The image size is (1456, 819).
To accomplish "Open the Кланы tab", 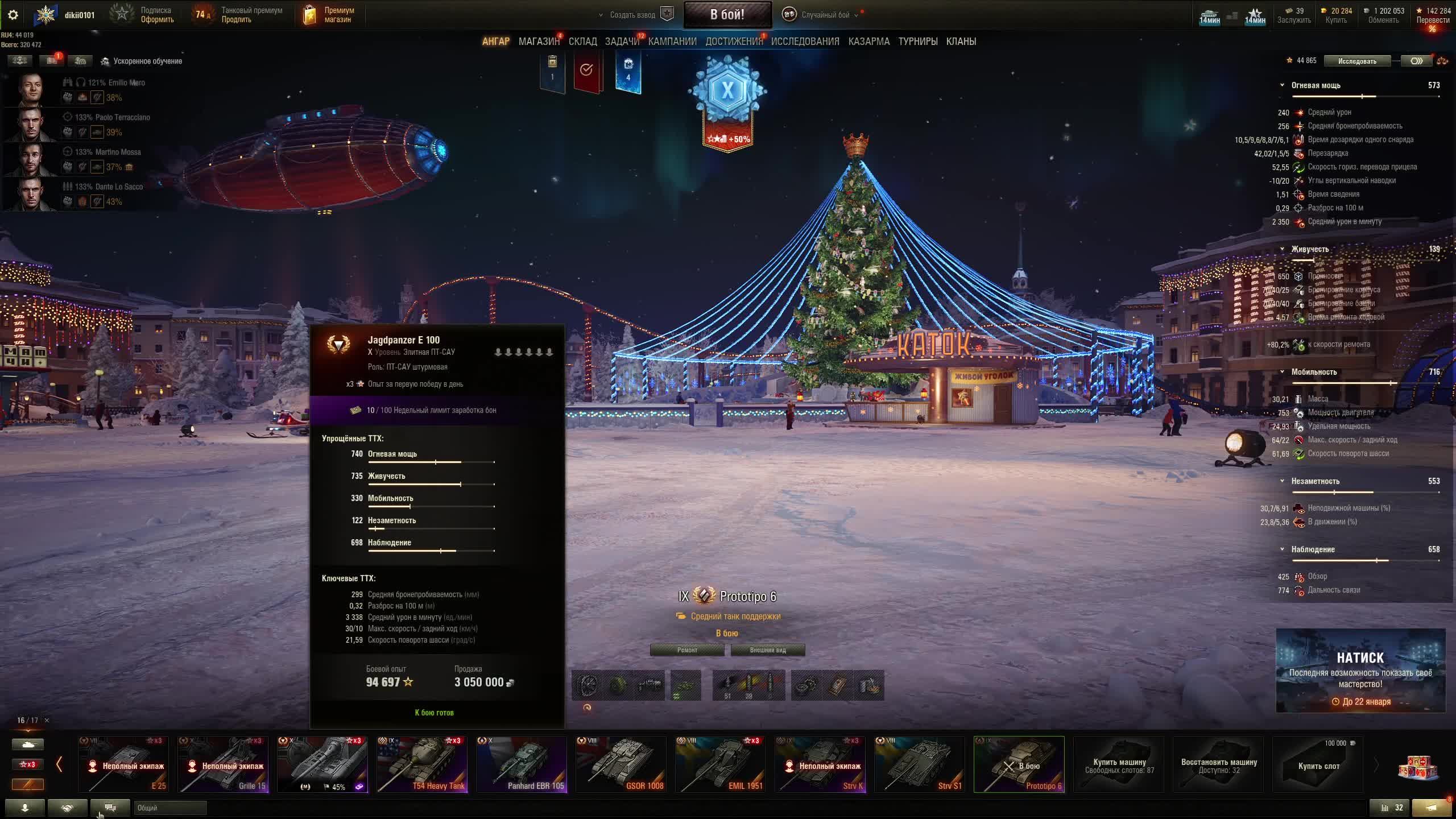I will point(961,42).
